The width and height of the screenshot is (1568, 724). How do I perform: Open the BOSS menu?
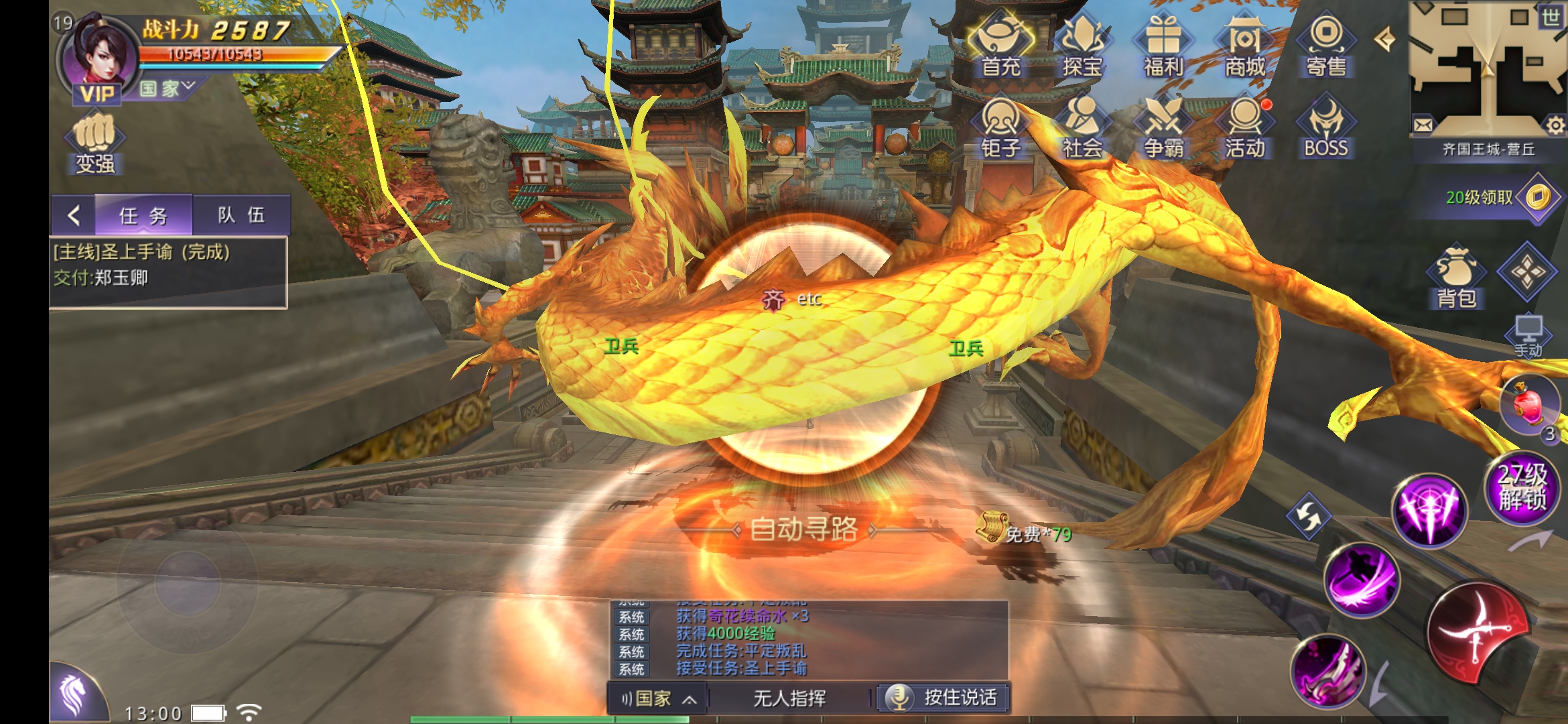coord(1326,127)
